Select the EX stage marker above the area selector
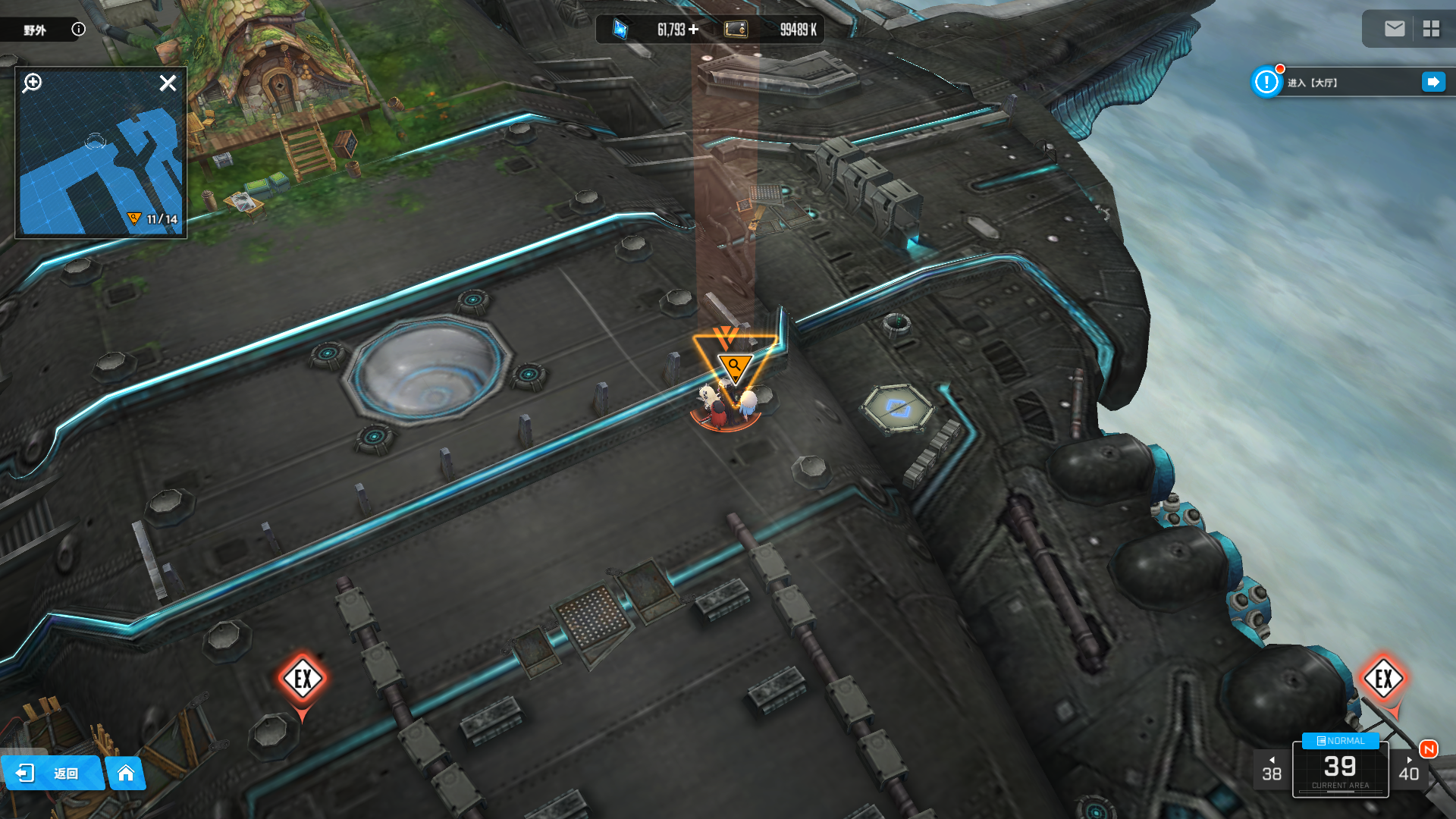Viewport: 1456px width, 819px height. click(1383, 679)
